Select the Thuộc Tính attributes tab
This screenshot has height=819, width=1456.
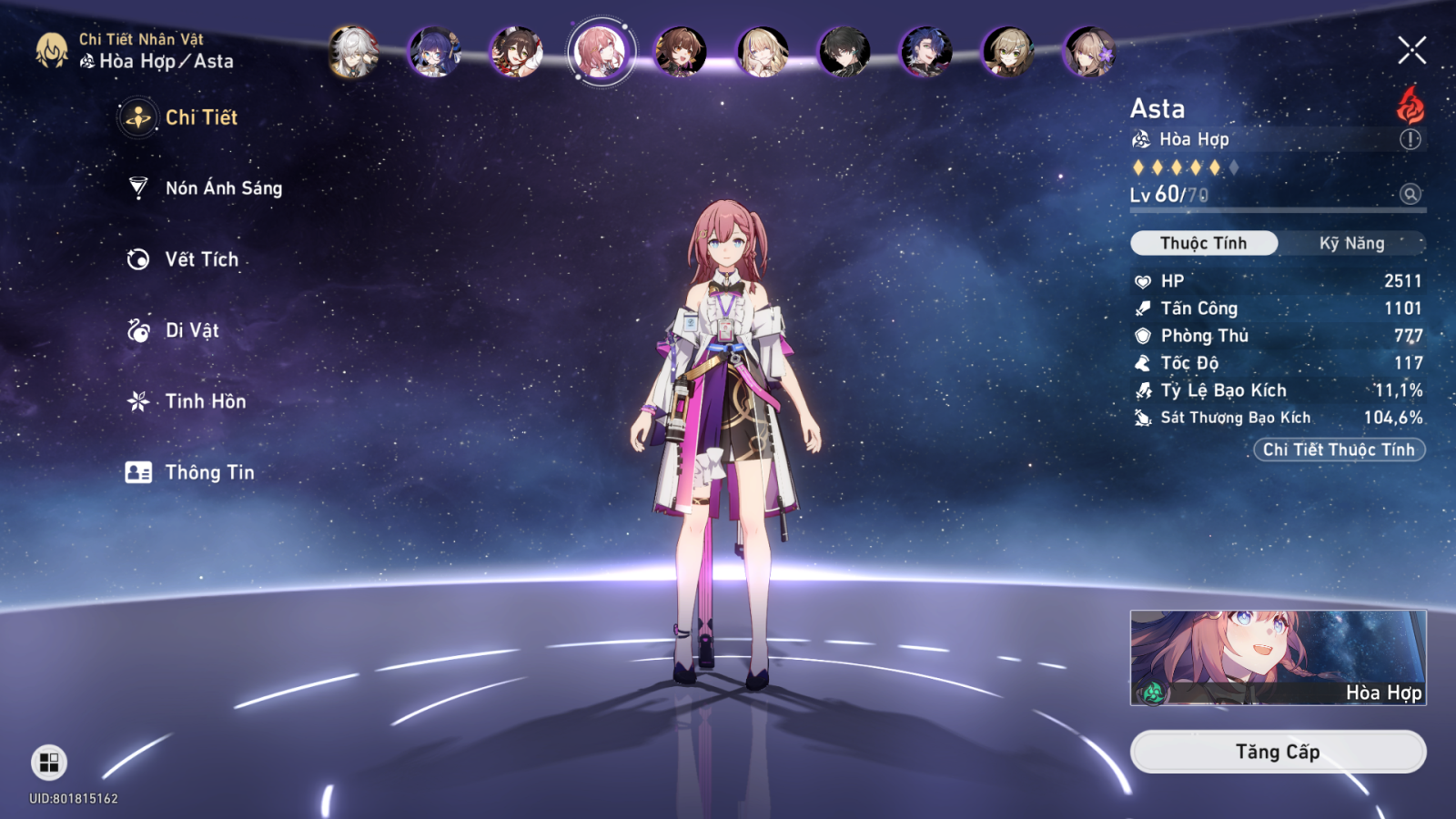coord(1203,243)
